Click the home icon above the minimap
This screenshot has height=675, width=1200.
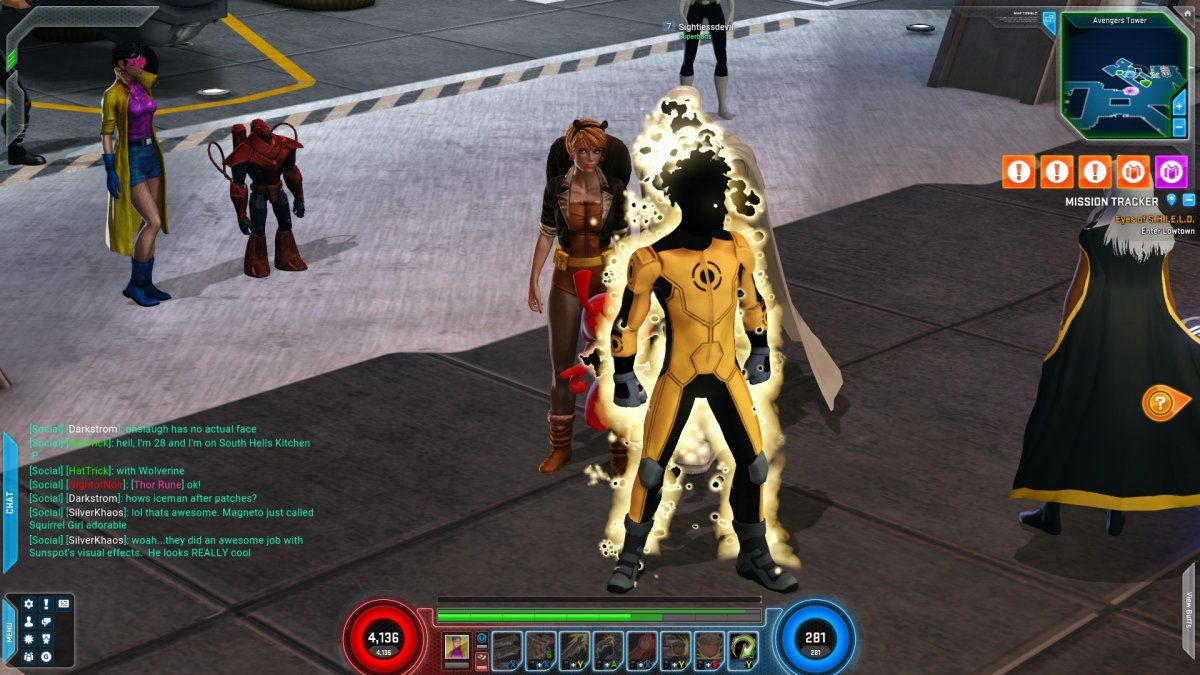click(x=1186, y=11)
